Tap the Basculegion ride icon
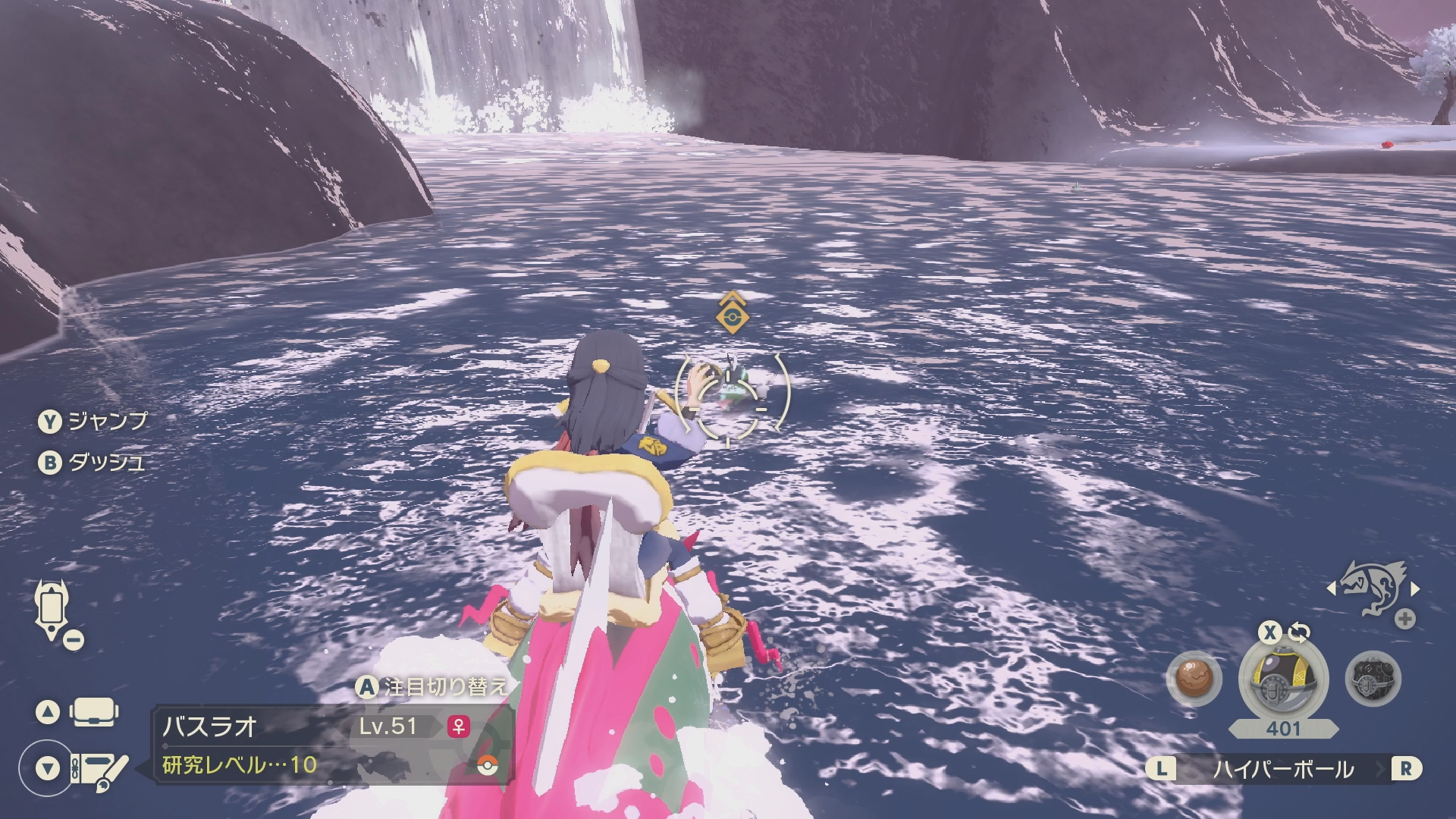Viewport: 1456px width, 819px height. tap(1374, 587)
